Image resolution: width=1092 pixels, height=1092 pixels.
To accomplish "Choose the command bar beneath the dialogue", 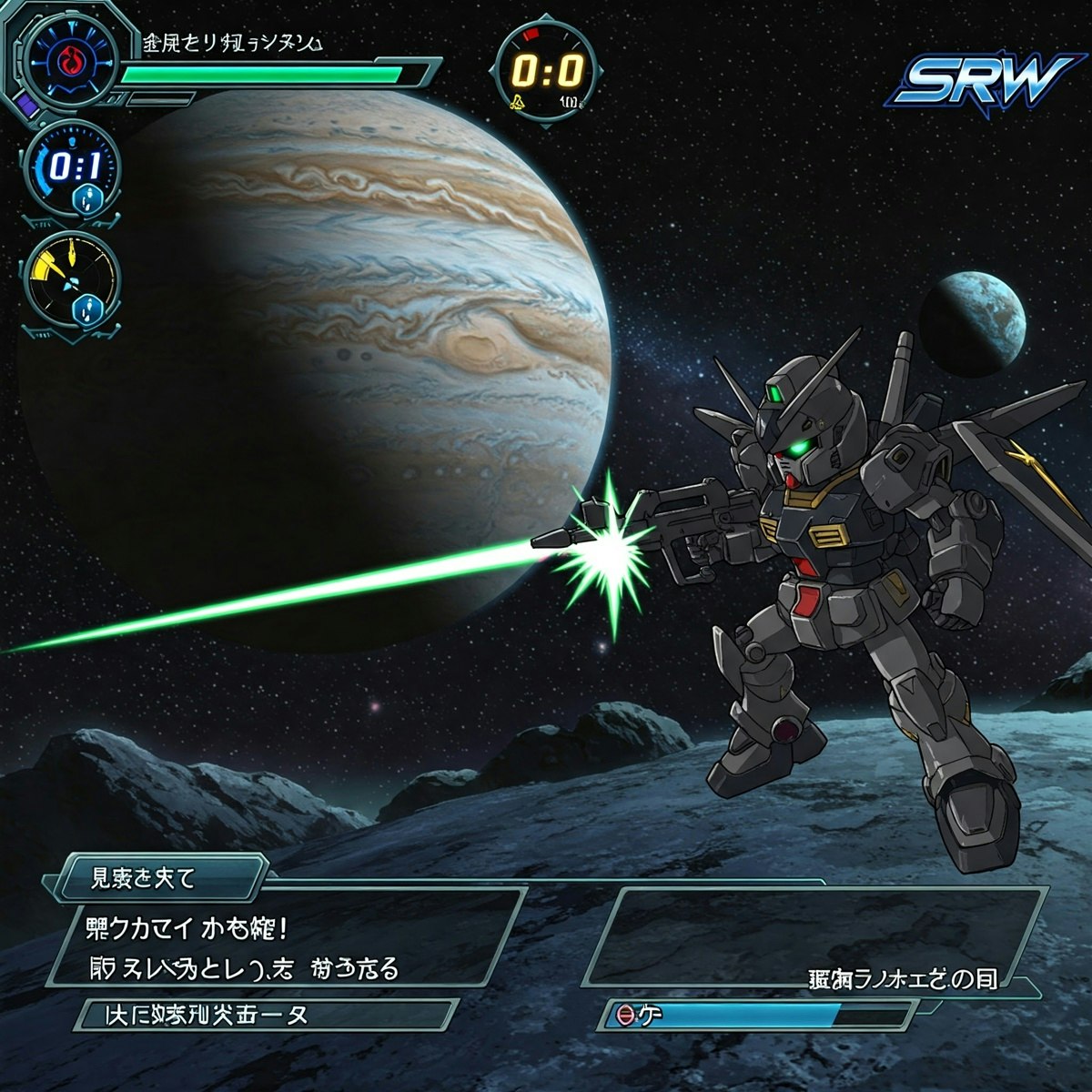I will pos(264,1014).
